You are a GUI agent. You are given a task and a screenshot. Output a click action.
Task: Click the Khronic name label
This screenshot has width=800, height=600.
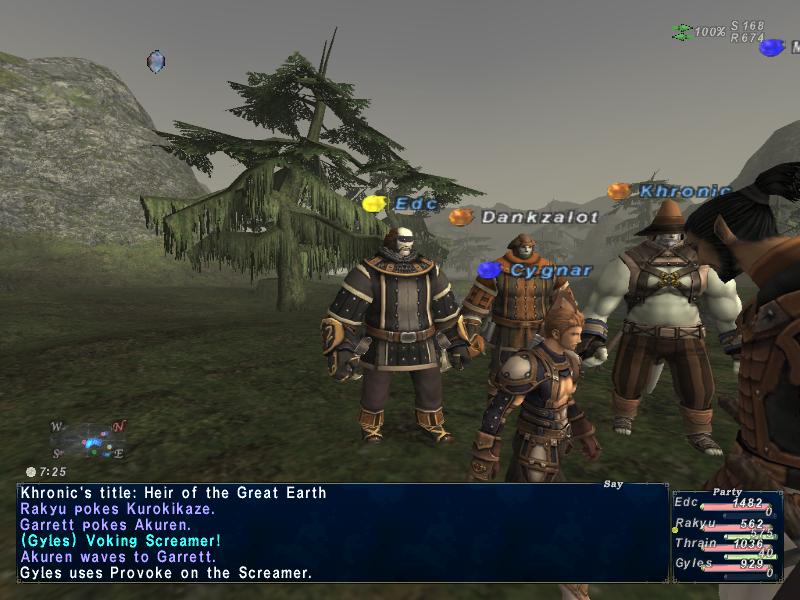pyautogui.click(x=684, y=190)
